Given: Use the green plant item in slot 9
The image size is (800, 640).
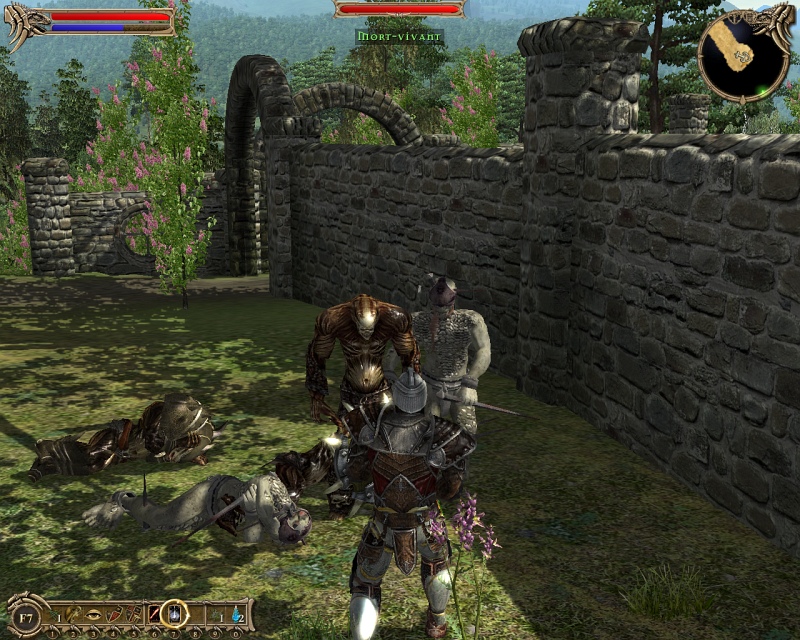Looking at the screenshot, I should point(215,613).
